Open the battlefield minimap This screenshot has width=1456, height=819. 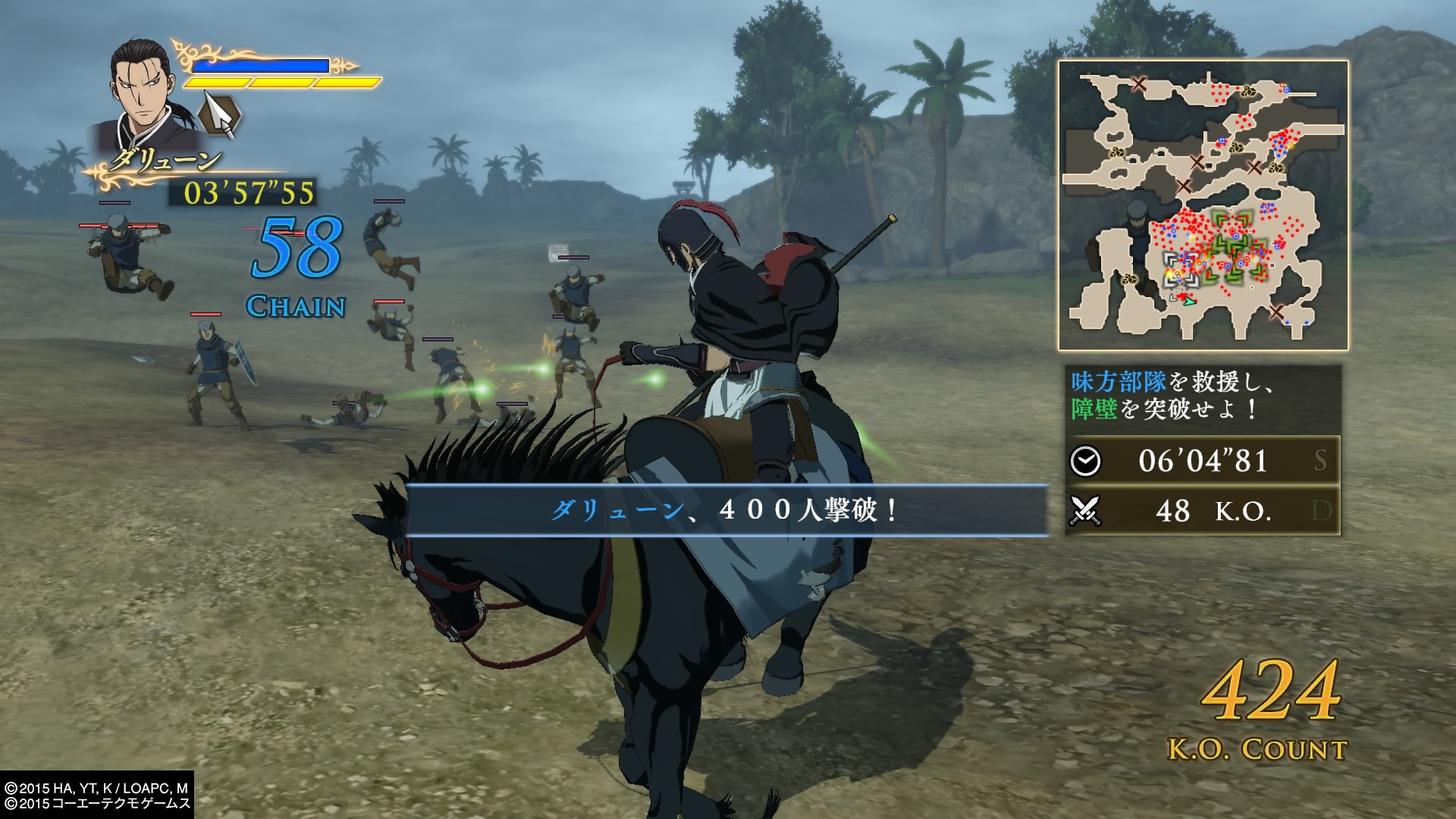1203,206
